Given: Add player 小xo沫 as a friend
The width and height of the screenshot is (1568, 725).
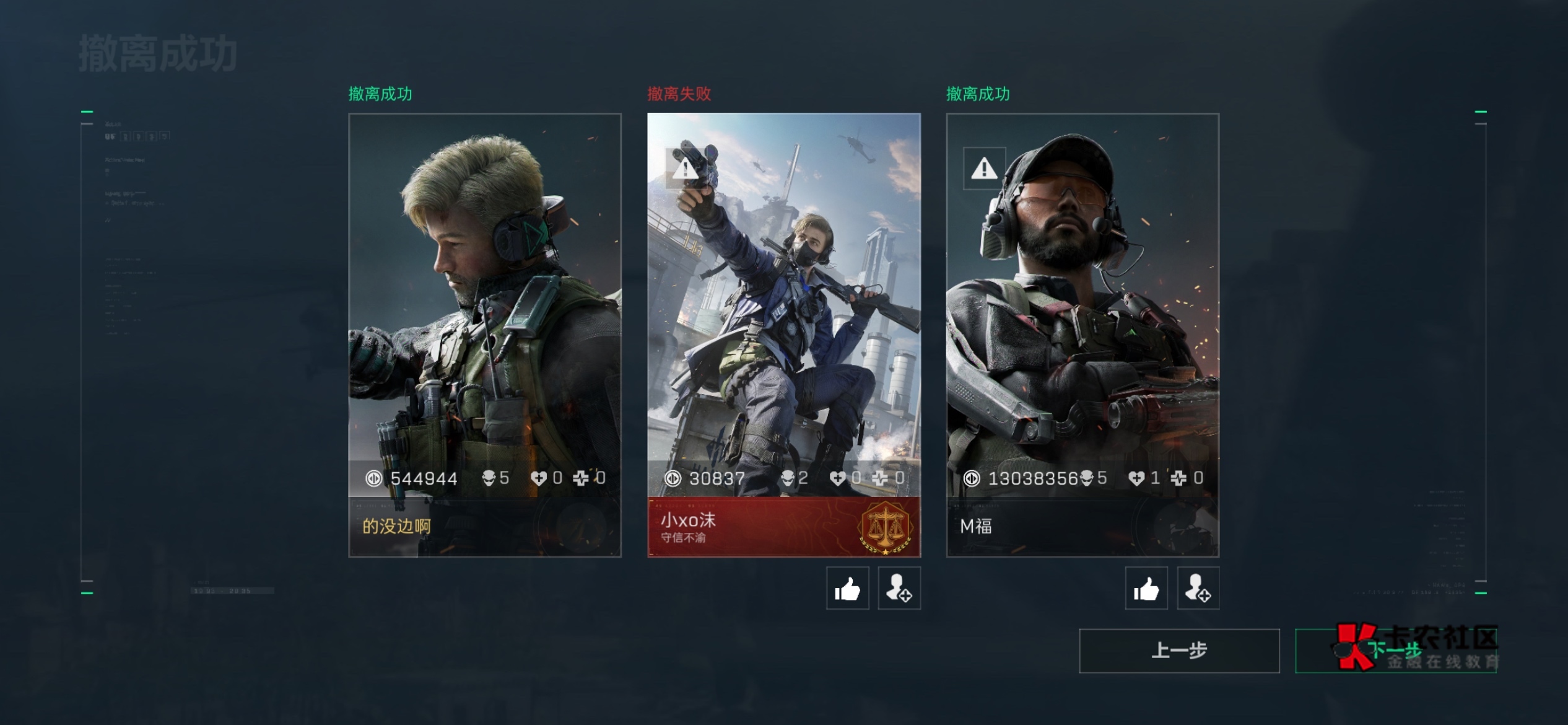Looking at the screenshot, I should coord(899,588).
